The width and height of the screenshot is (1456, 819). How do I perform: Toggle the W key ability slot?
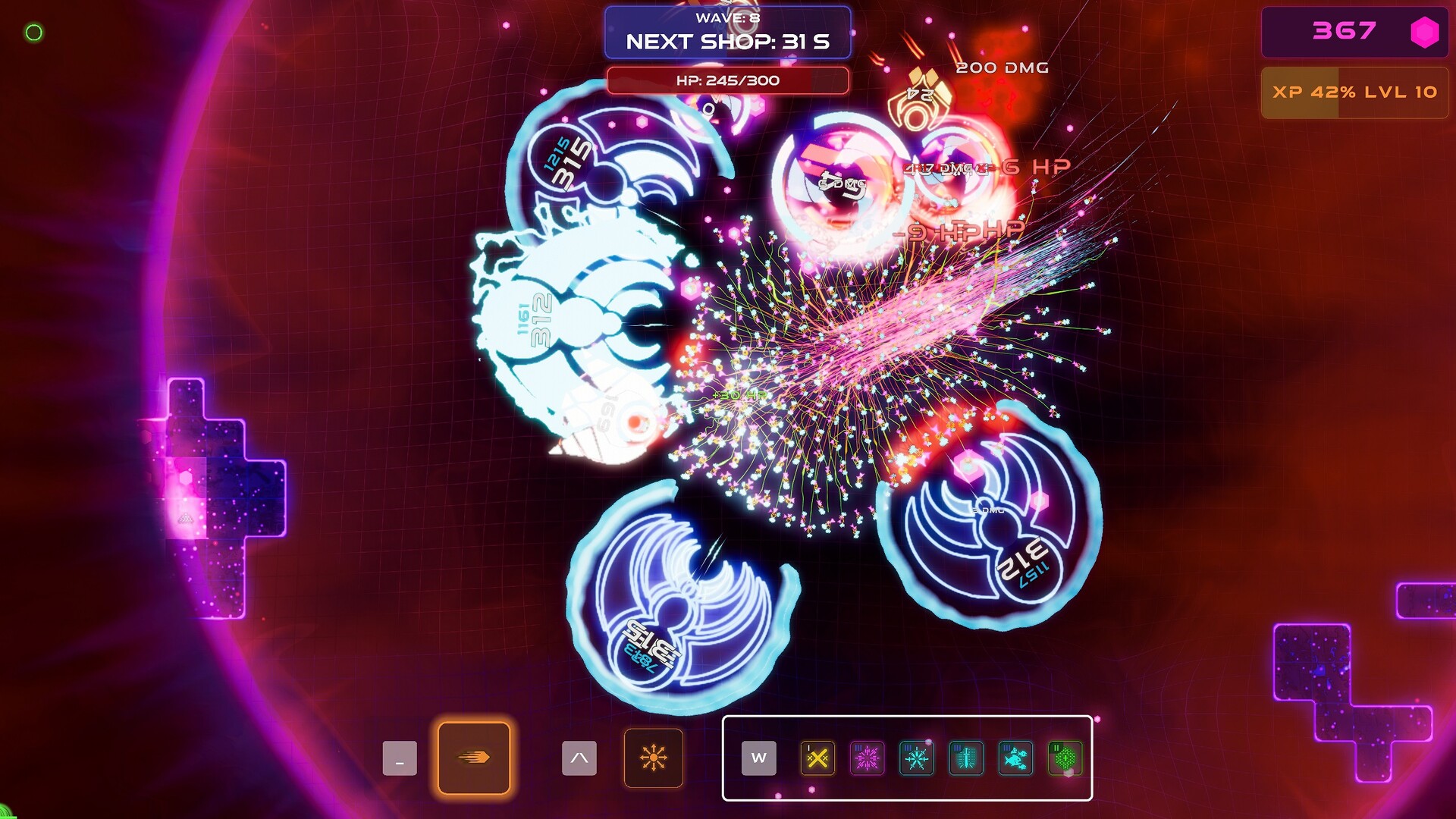(761, 758)
